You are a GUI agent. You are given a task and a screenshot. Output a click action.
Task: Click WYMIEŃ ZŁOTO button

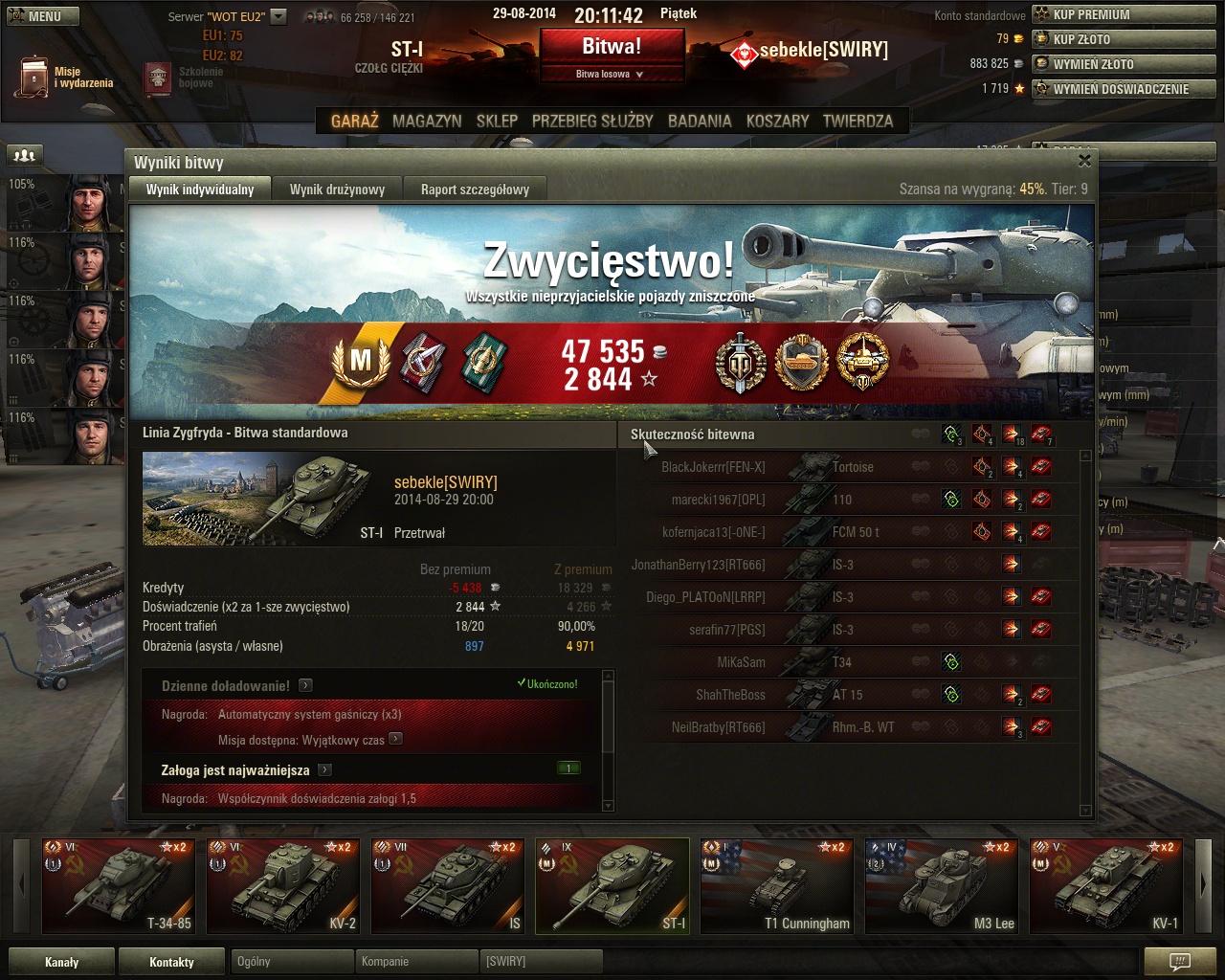[1124, 64]
